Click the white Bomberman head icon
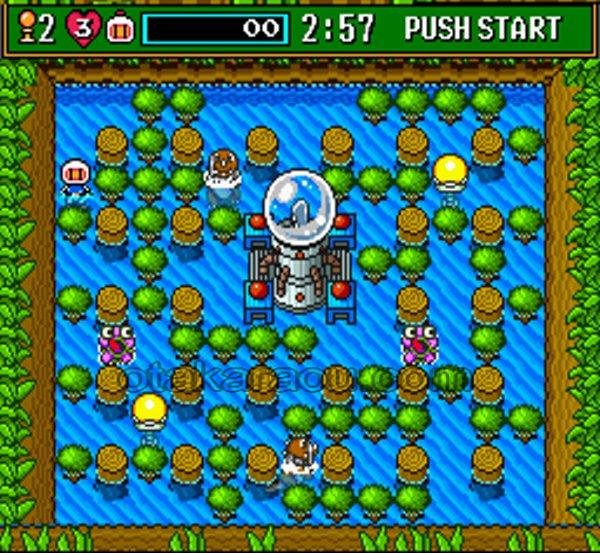Image resolution: width=600 pixels, height=553 pixels. [x=119, y=28]
